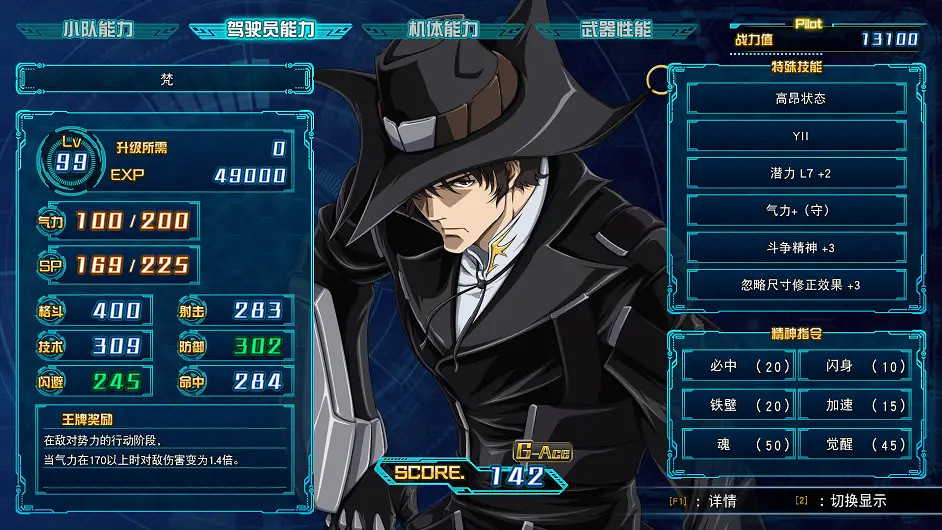Select the pilot name field 梵
942x530 pixels.
166,79
